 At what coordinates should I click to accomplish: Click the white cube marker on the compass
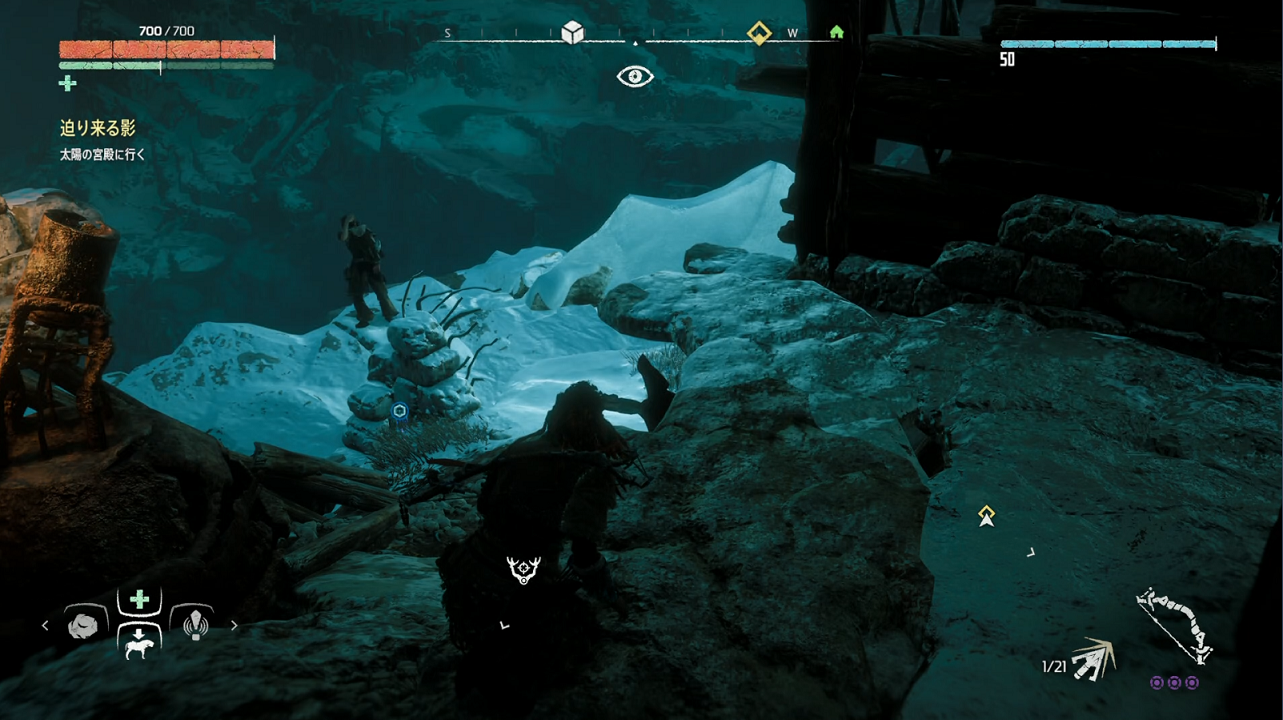click(572, 33)
